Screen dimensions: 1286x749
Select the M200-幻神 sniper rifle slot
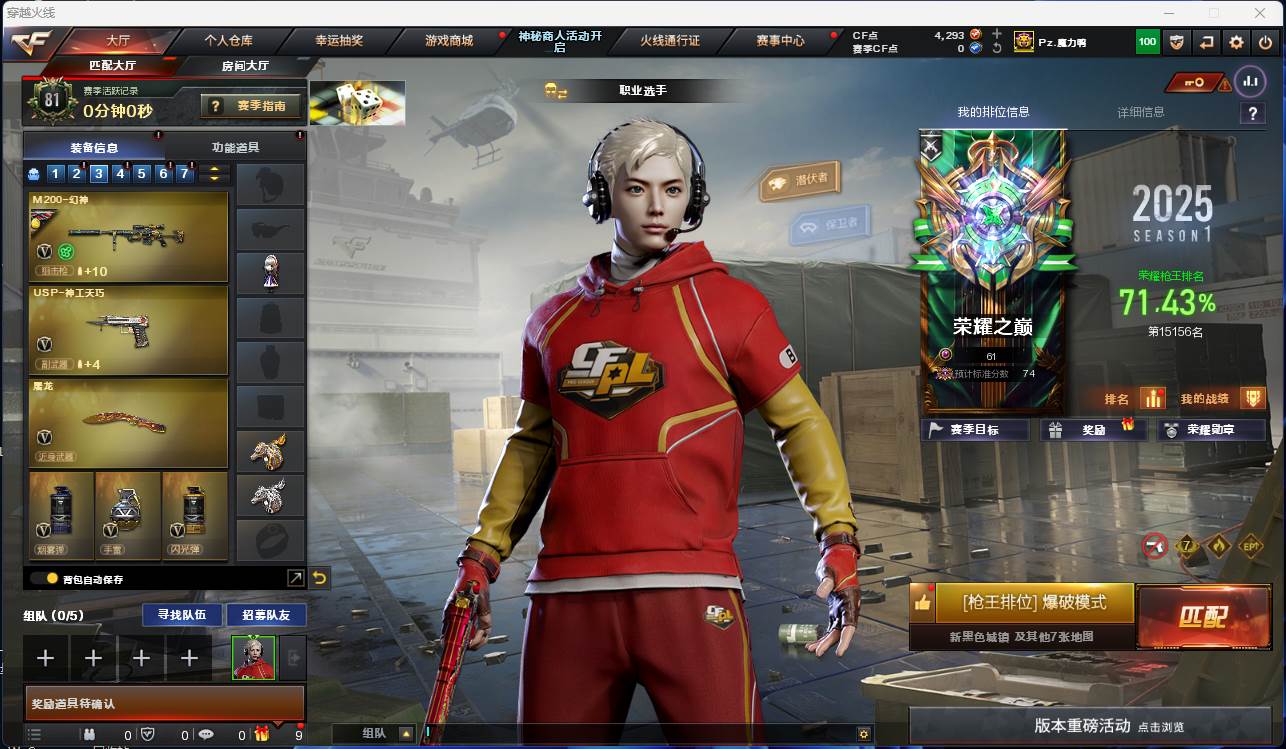129,236
